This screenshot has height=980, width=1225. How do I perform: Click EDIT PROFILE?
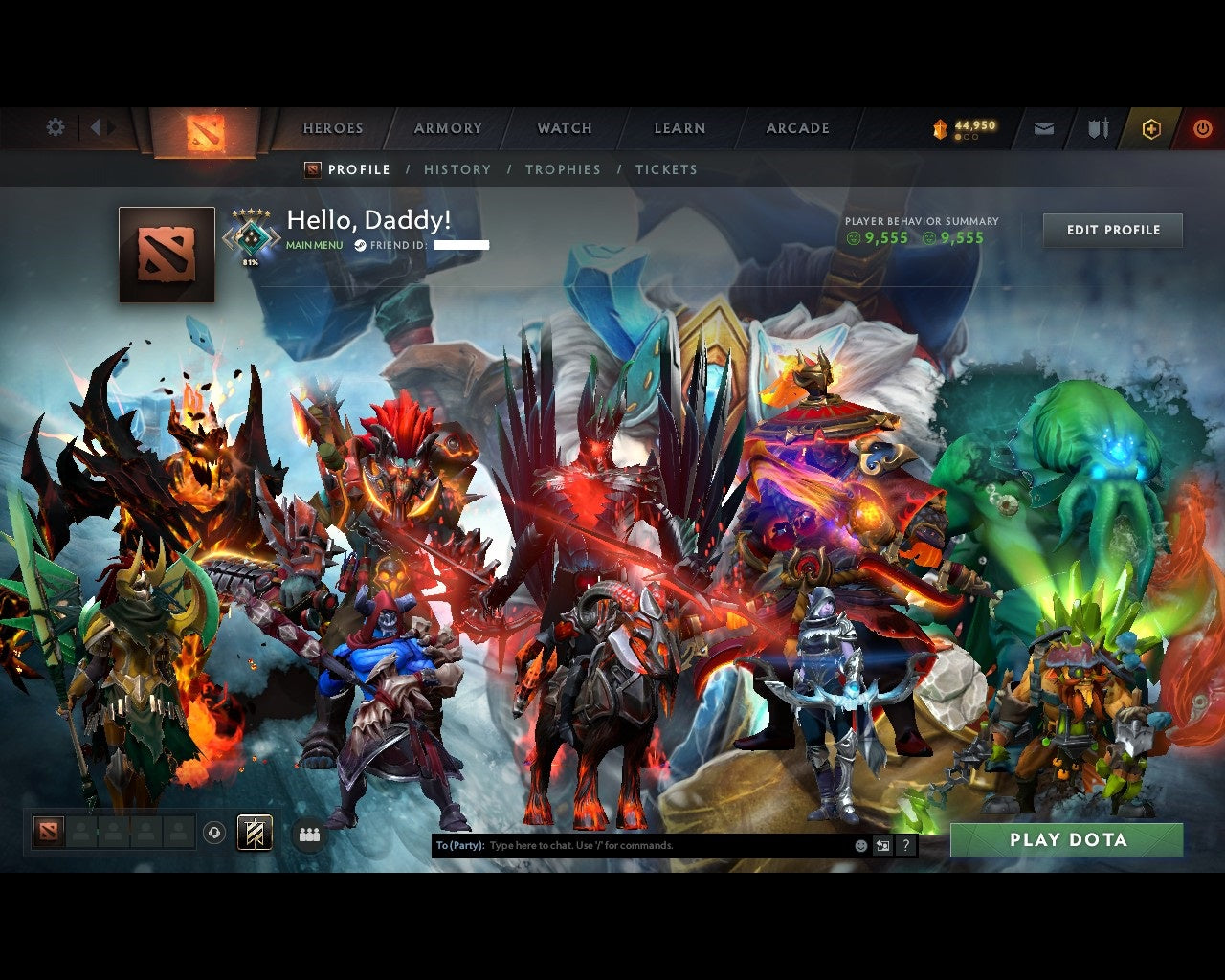tap(1112, 230)
